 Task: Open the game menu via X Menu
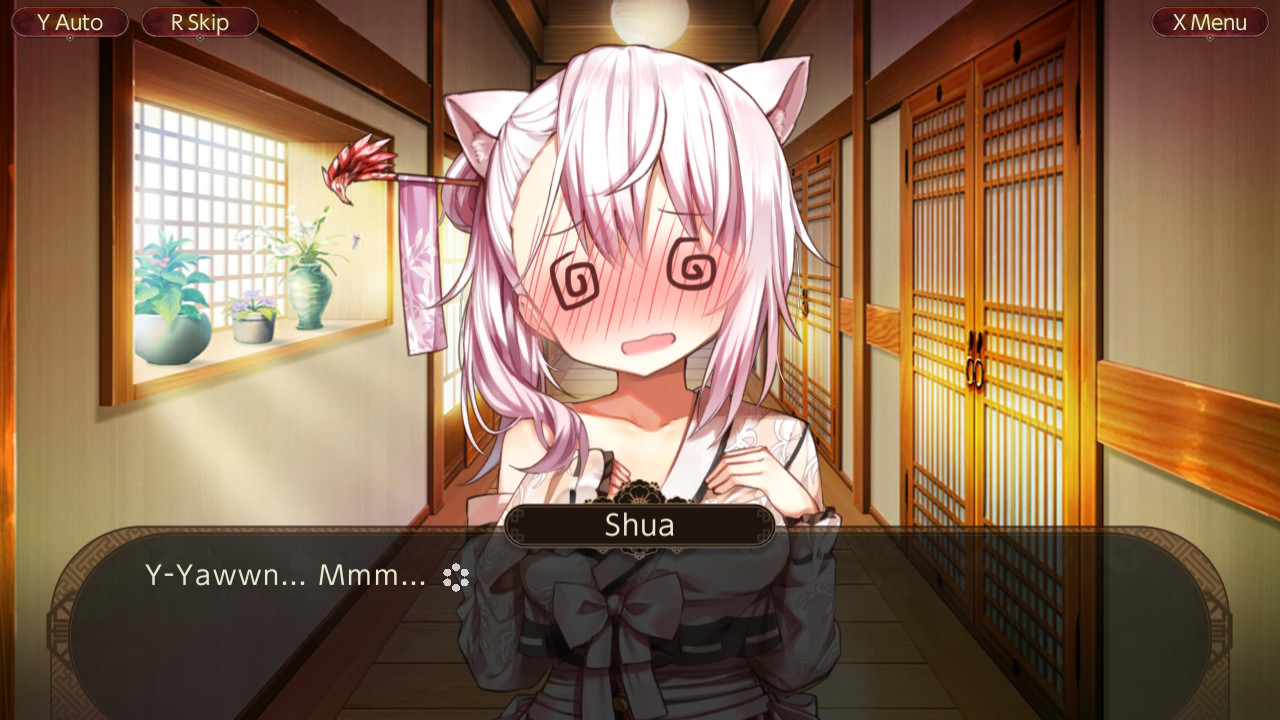click(1209, 22)
